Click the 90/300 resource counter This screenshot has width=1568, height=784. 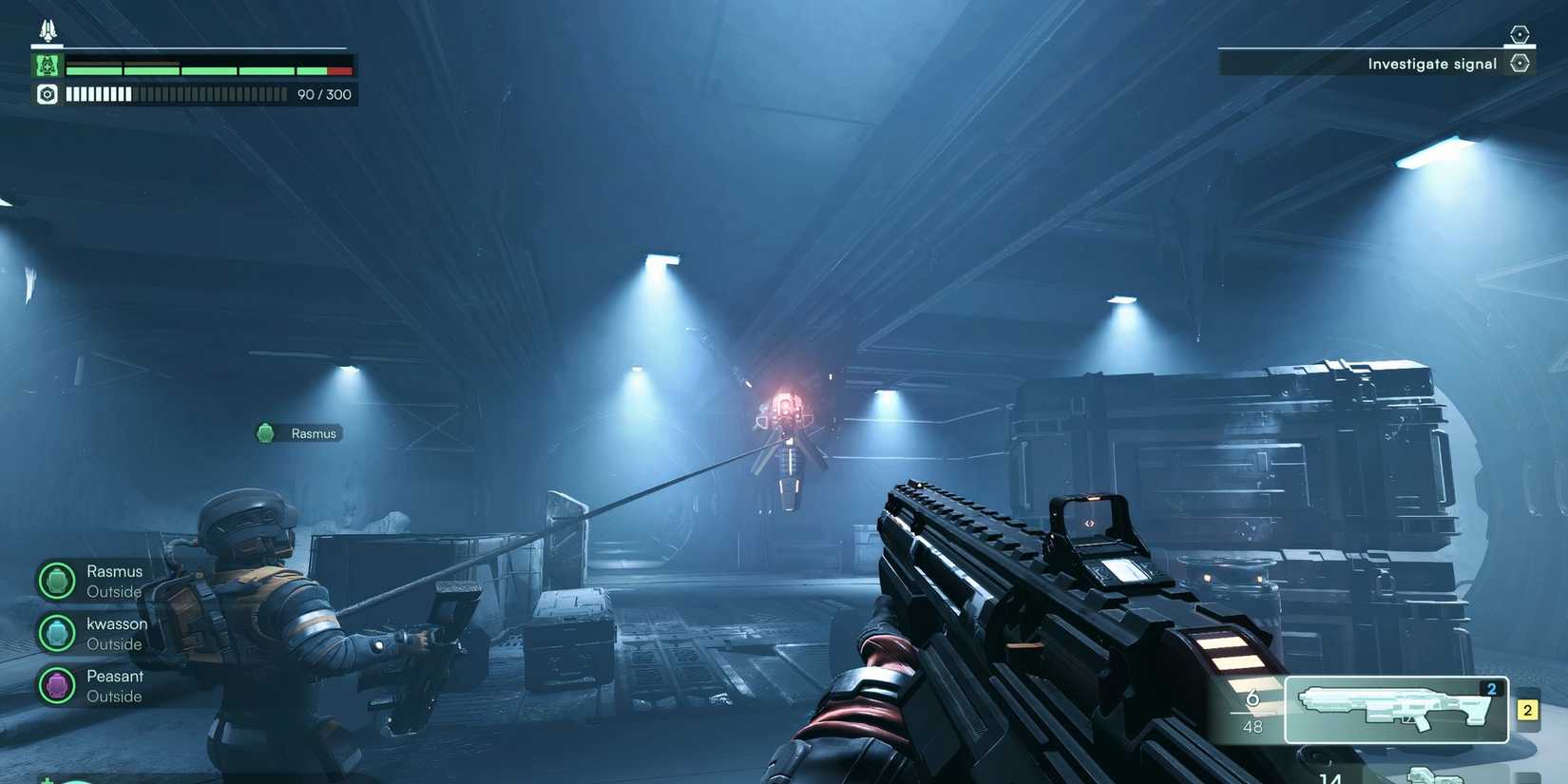pos(324,94)
